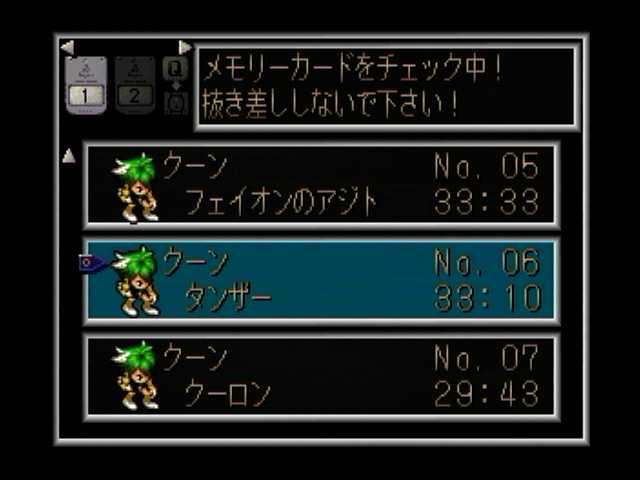Choose the Q quick save icon
Image resolution: width=640 pixels, height=480 pixels.
coord(175,69)
